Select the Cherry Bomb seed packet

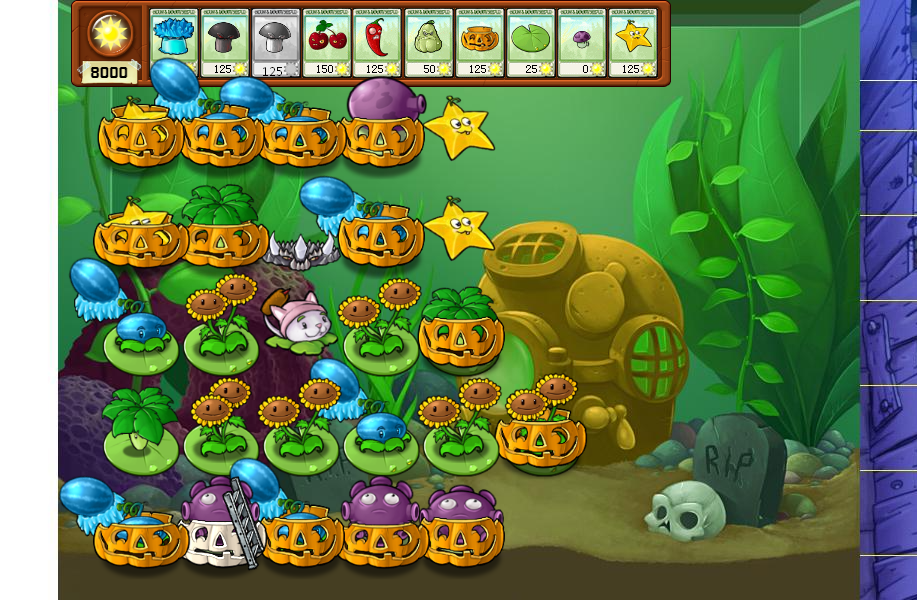click(327, 43)
